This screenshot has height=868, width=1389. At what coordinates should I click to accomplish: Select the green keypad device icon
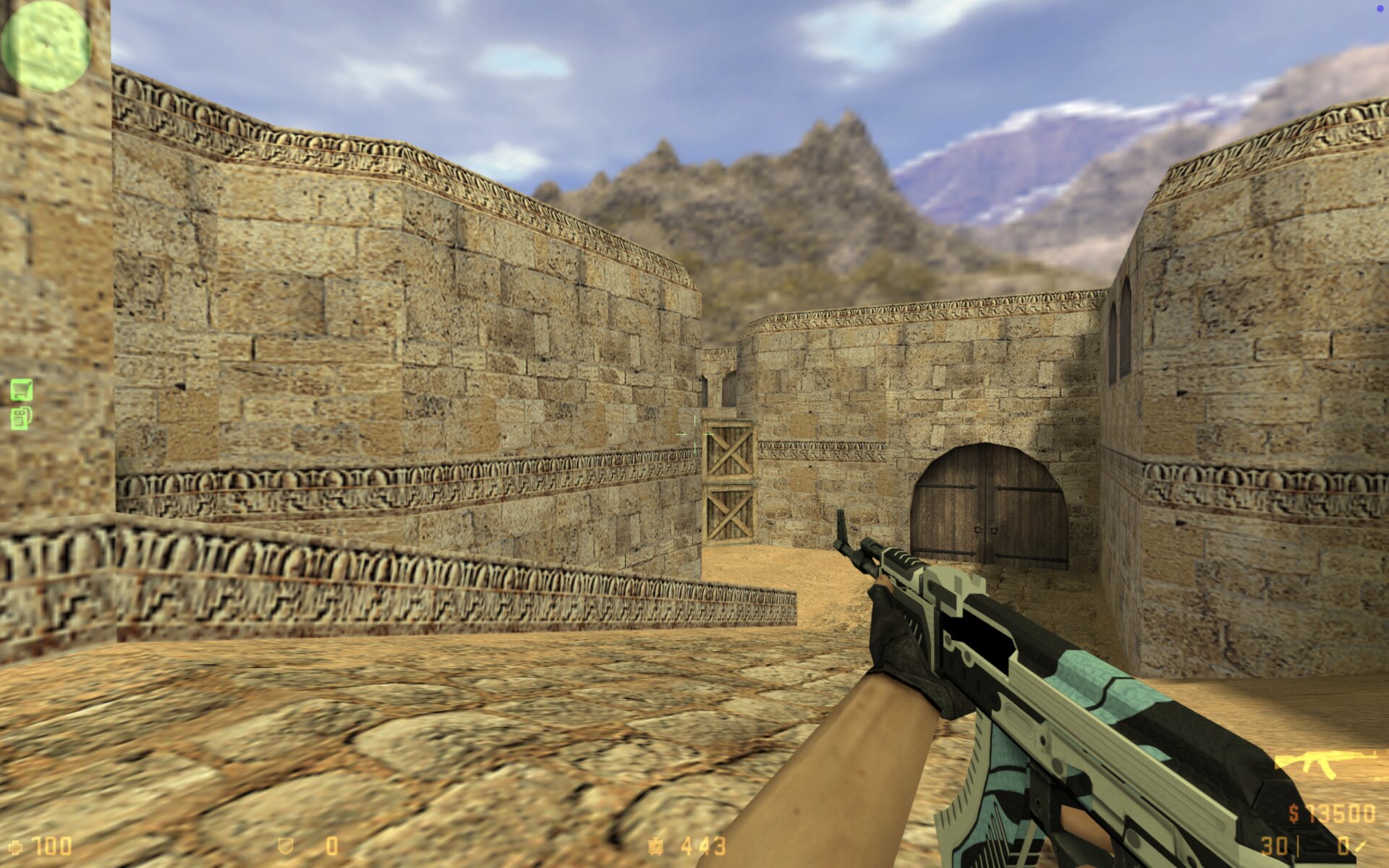pyautogui.click(x=21, y=418)
